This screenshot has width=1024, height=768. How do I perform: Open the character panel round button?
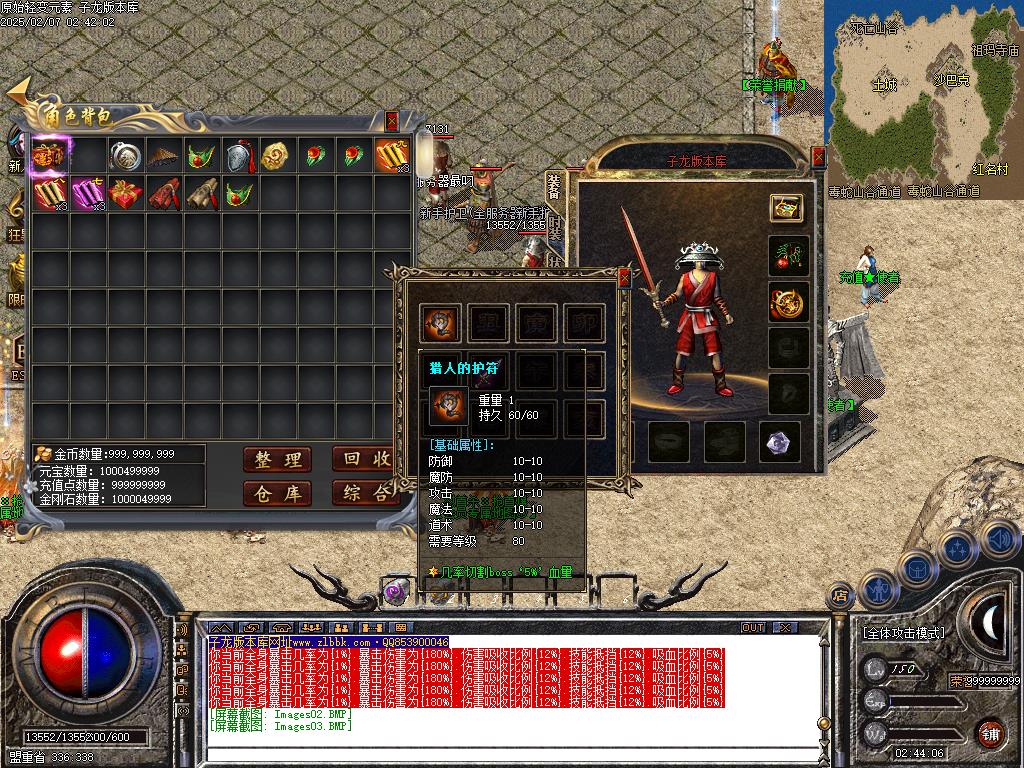coord(877,590)
